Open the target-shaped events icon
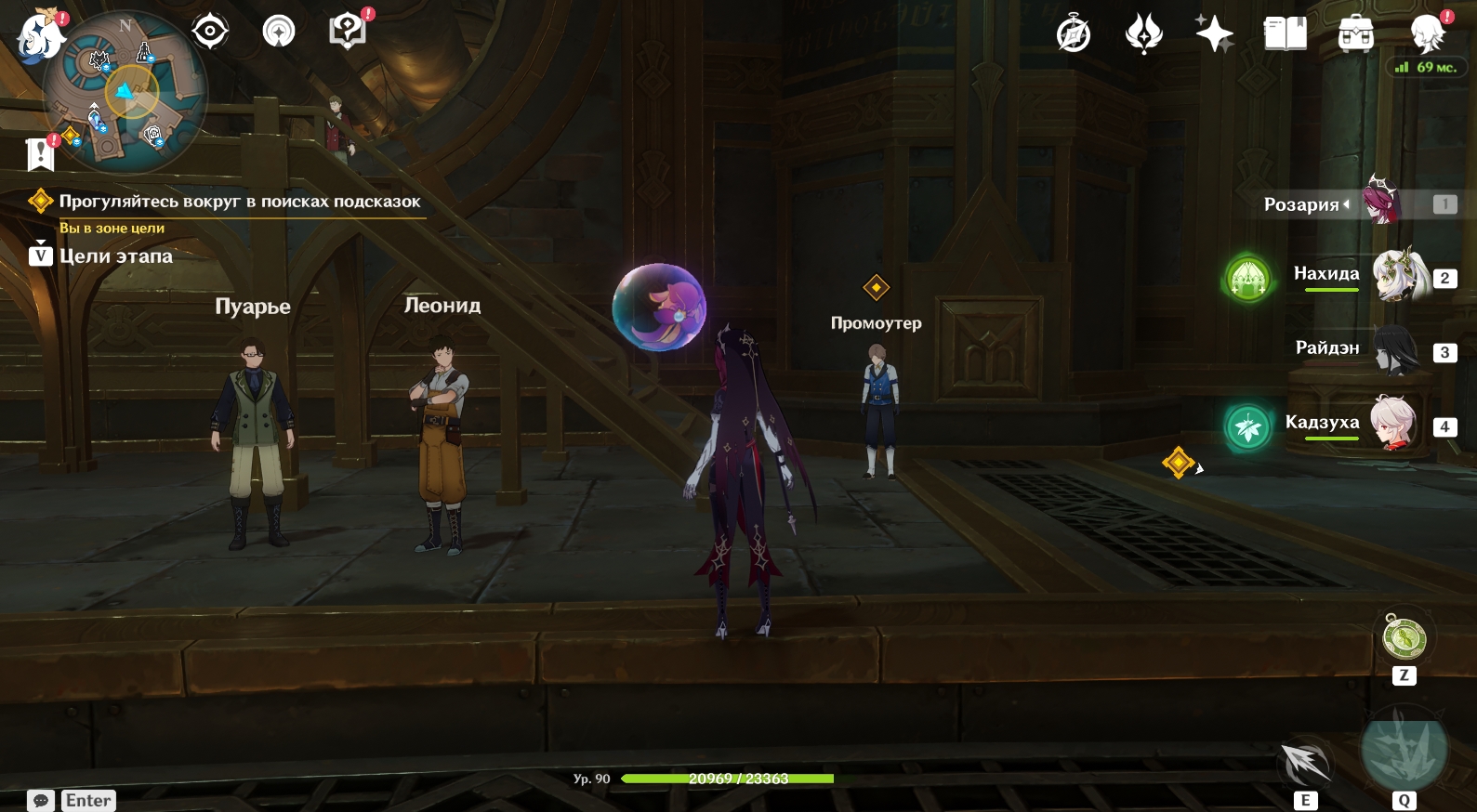The image size is (1477, 812). click(210, 32)
